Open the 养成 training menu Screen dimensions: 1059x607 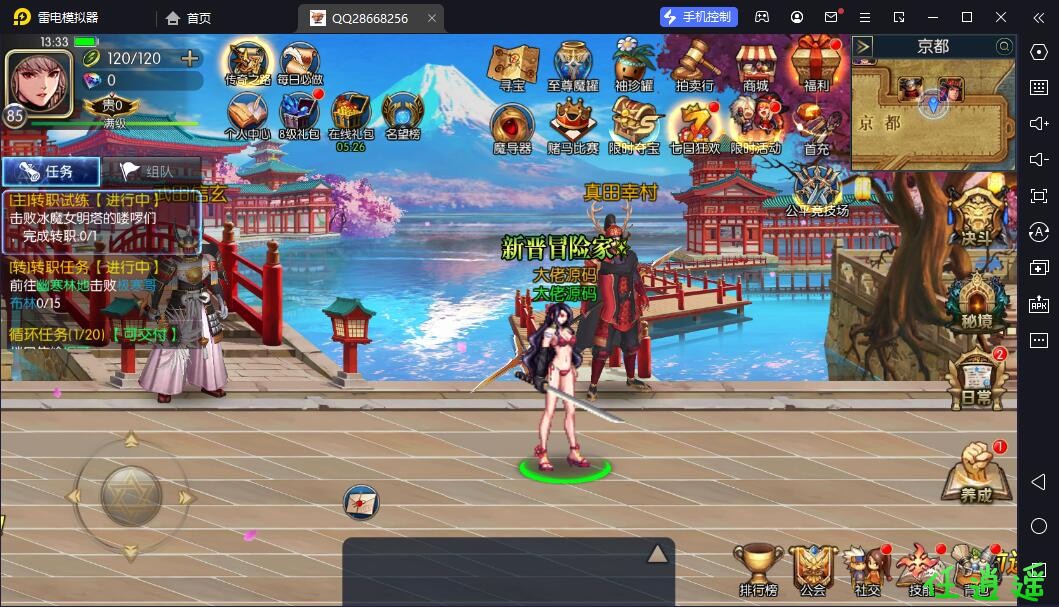point(974,473)
